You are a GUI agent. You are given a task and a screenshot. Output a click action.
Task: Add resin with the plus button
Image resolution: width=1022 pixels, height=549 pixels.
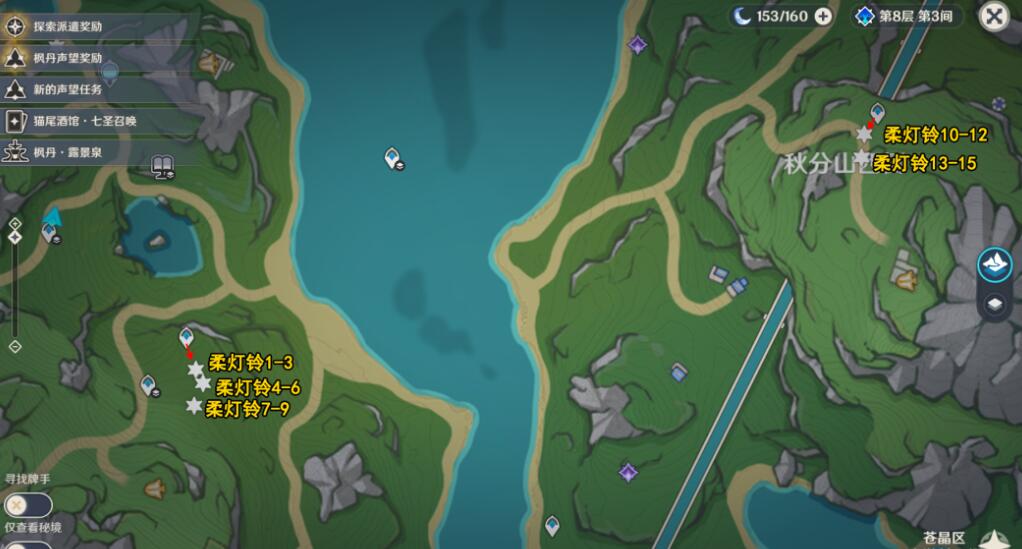pyautogui.click(x=823, y=16)
